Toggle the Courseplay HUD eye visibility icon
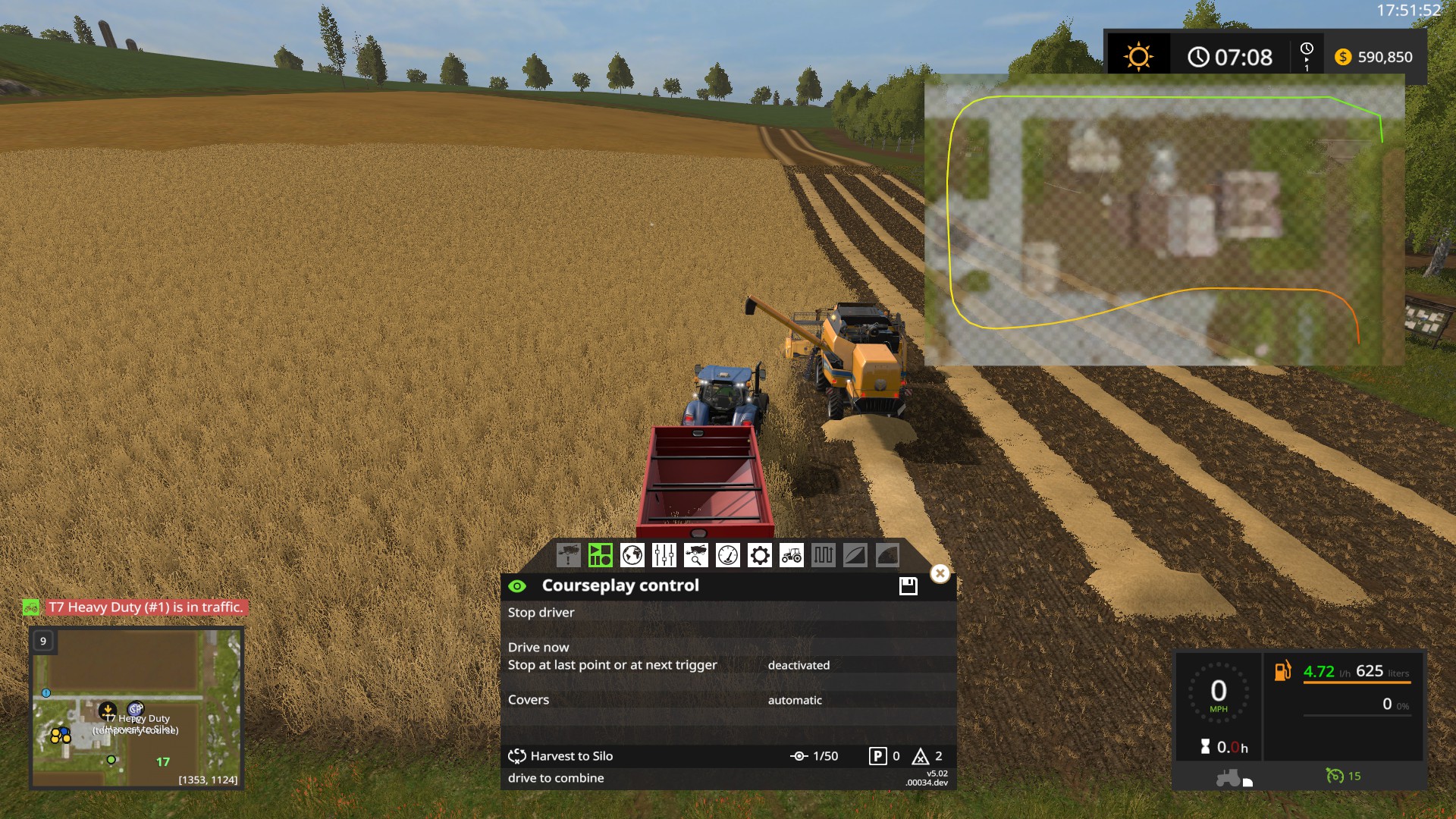This screenshot has height=819, width=1456. click(x=519, y=585)
